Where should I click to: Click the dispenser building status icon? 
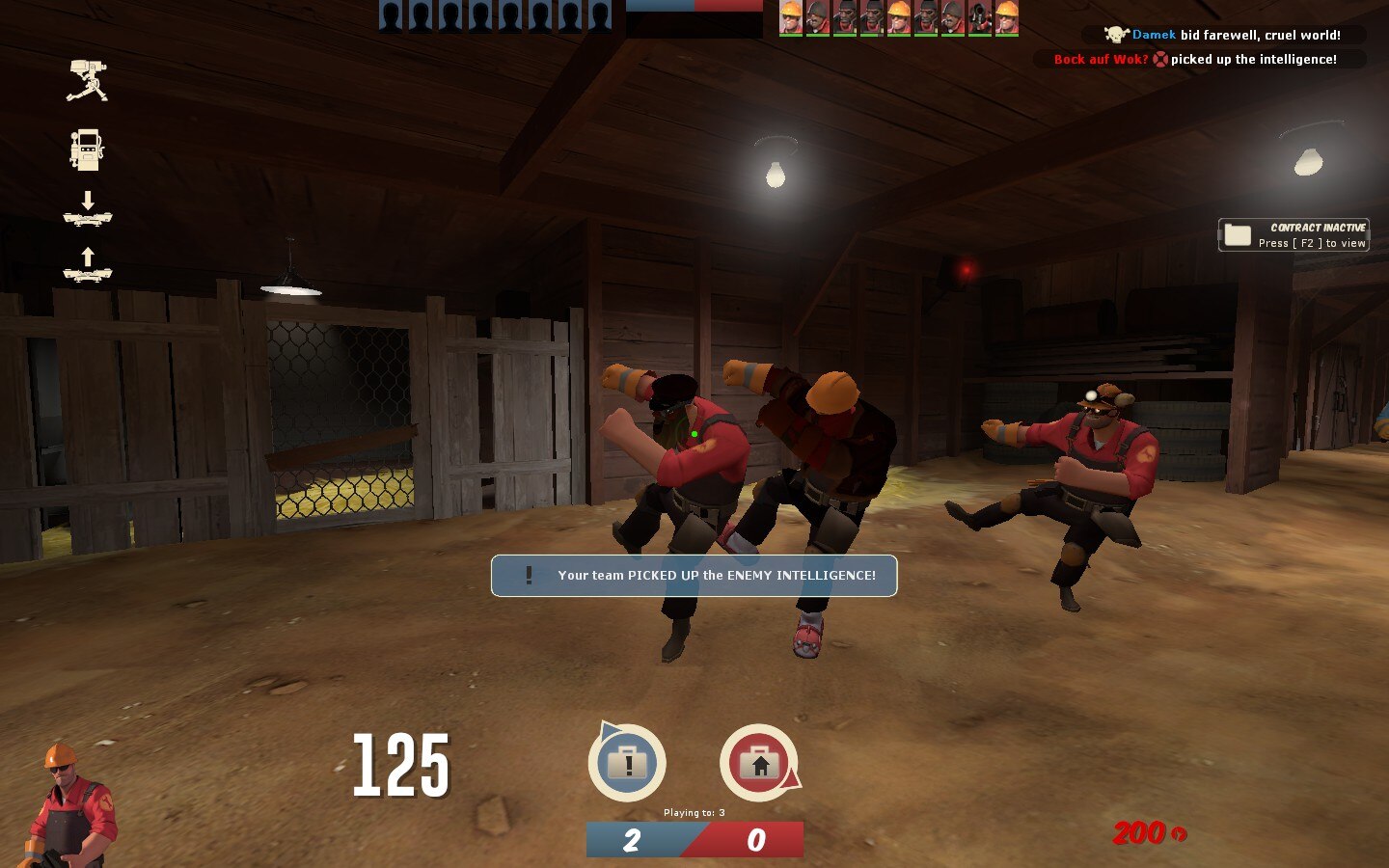[x=87, y=149]
